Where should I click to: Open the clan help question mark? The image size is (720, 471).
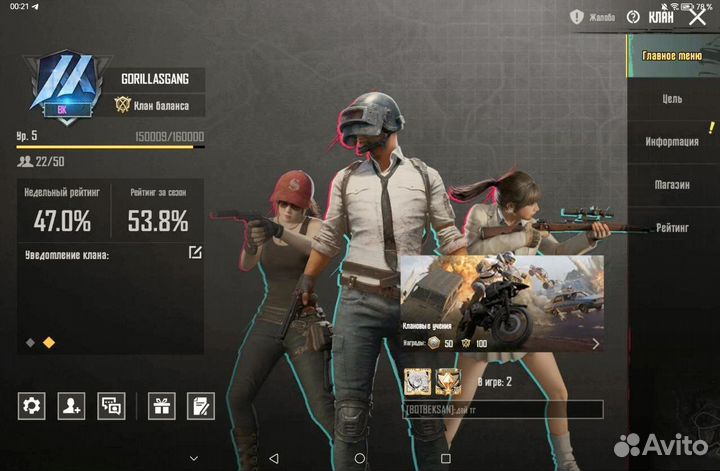tap(633, 17)
